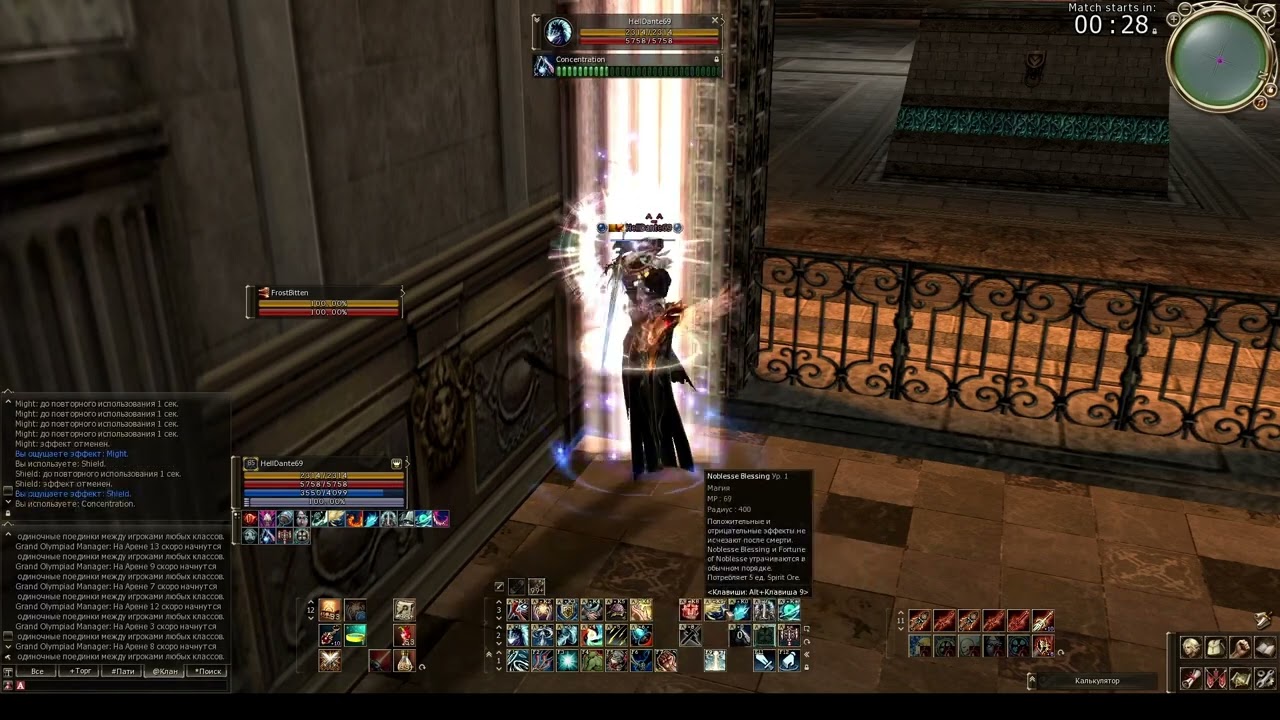Activate the green ogre face skill
The width and height of the screenshot is (1280, 720).
(592, 660)
